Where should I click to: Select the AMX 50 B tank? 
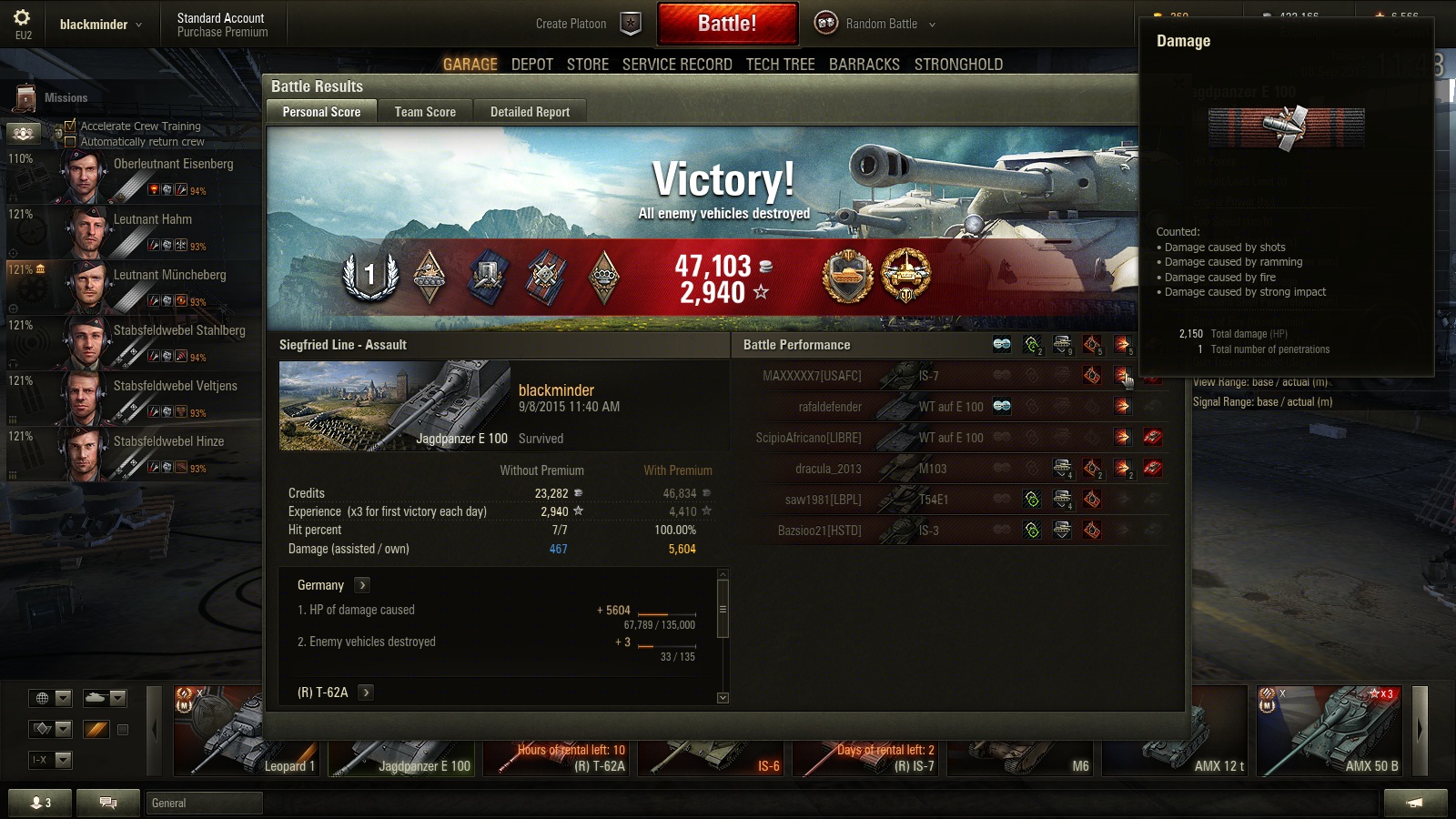click(x=1331, y=731)
